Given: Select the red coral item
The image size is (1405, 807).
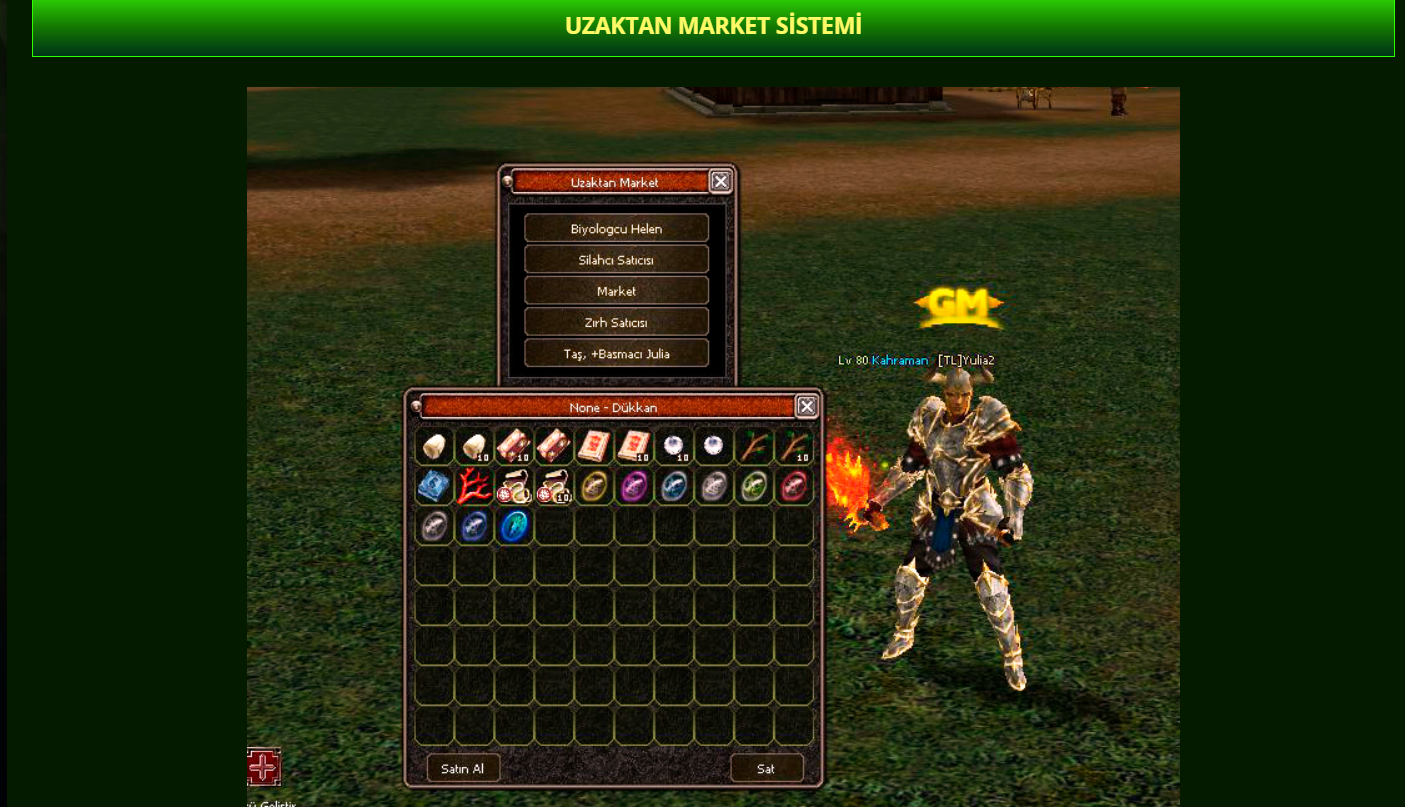Looking at the screenshot, I should (x=474, y=487).
